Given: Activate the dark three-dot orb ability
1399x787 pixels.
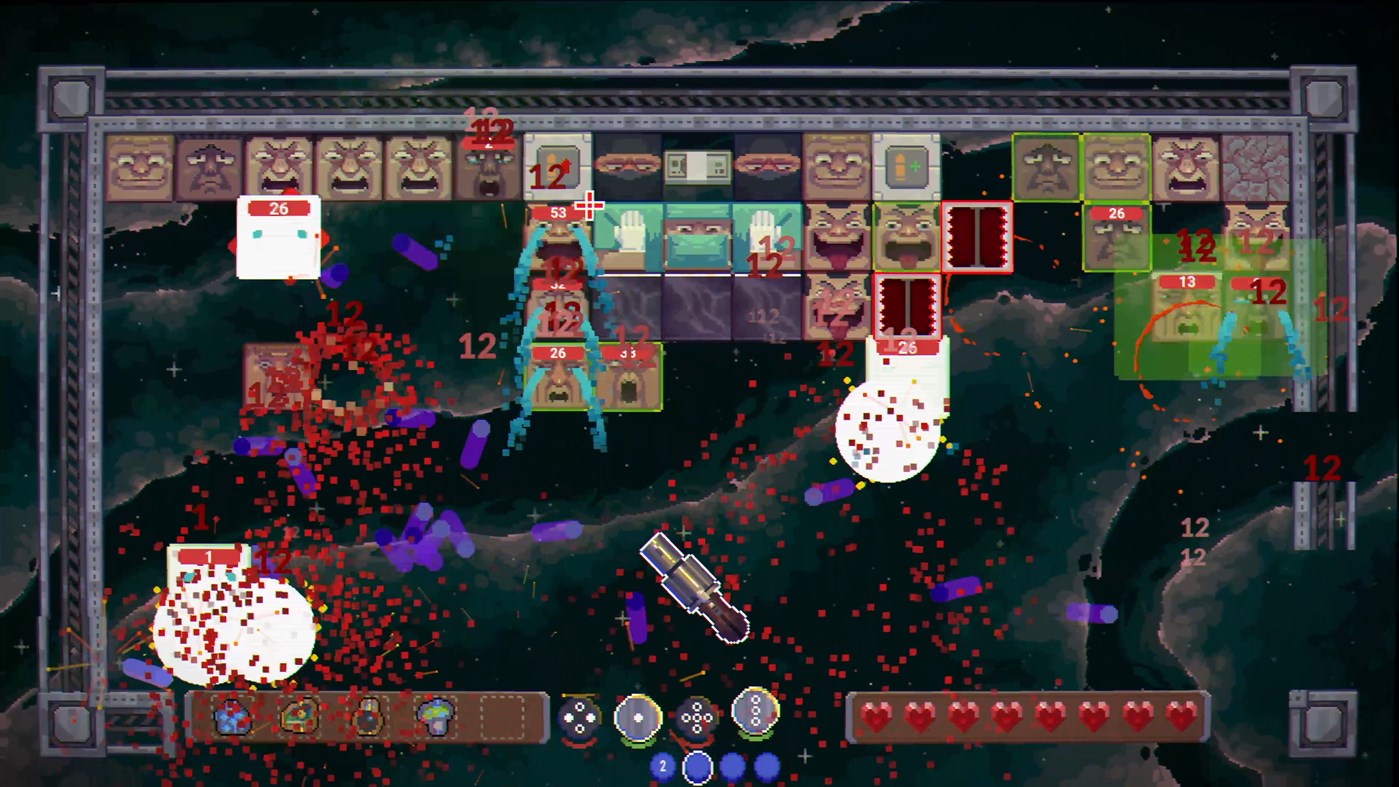Looking at the screenshot, I should pos(578,717).
